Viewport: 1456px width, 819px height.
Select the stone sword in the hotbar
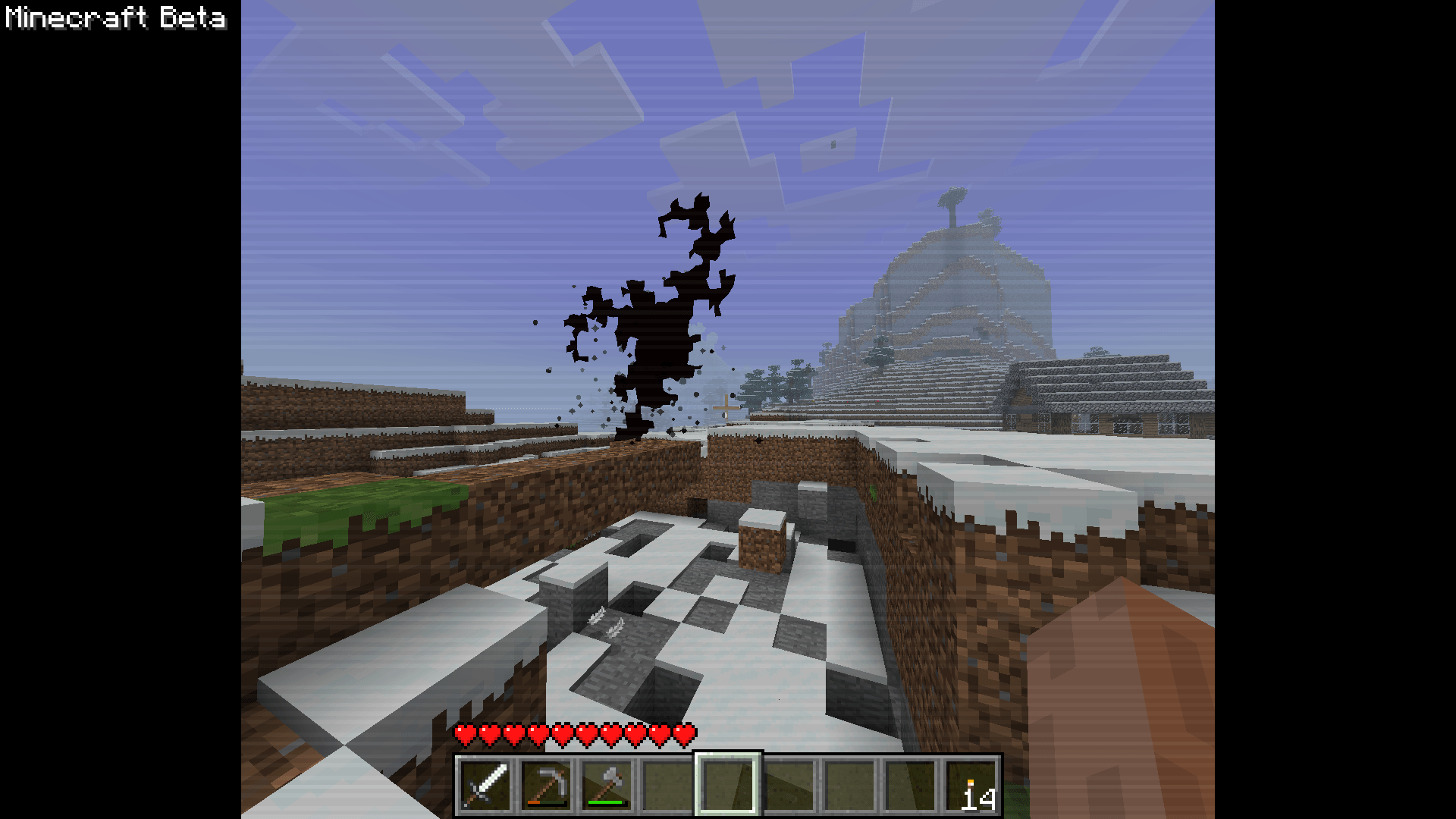(485, 785)
